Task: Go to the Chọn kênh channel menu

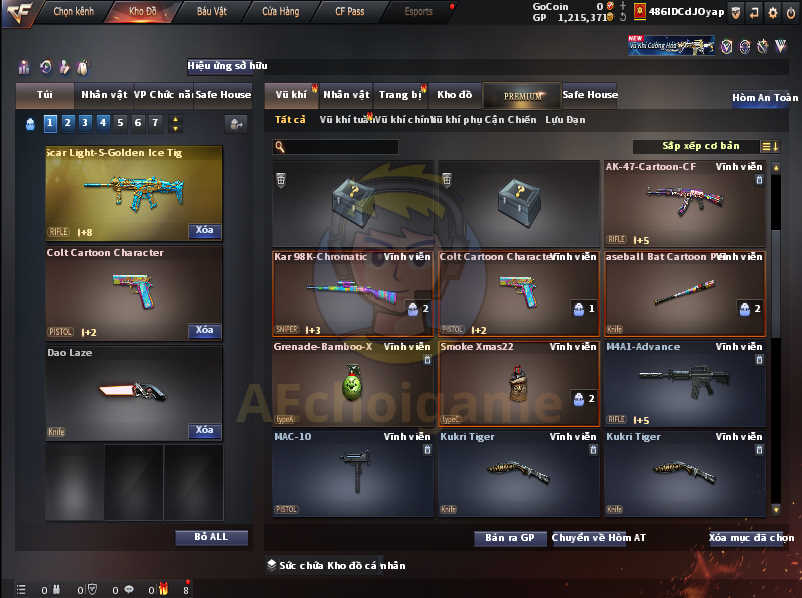Action: 72,12
